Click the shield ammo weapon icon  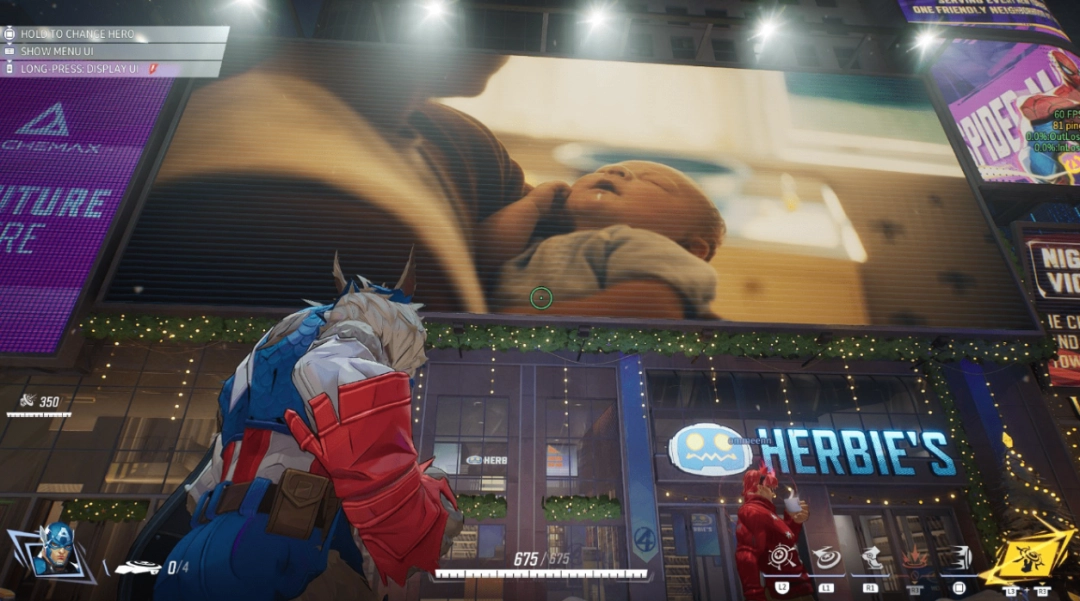(x=138, y=568)
